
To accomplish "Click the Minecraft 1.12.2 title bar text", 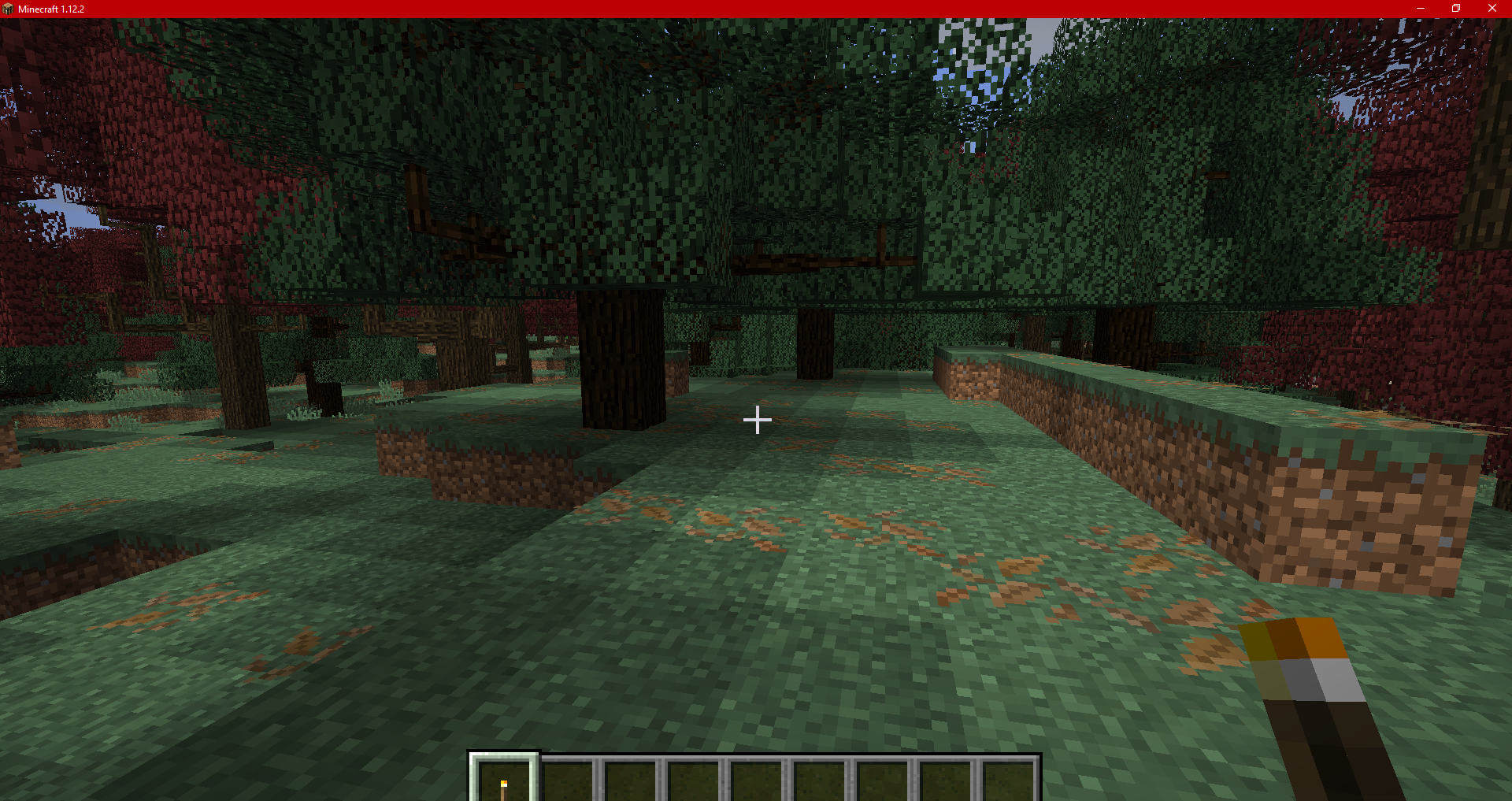I will click(x=51, y=9).
